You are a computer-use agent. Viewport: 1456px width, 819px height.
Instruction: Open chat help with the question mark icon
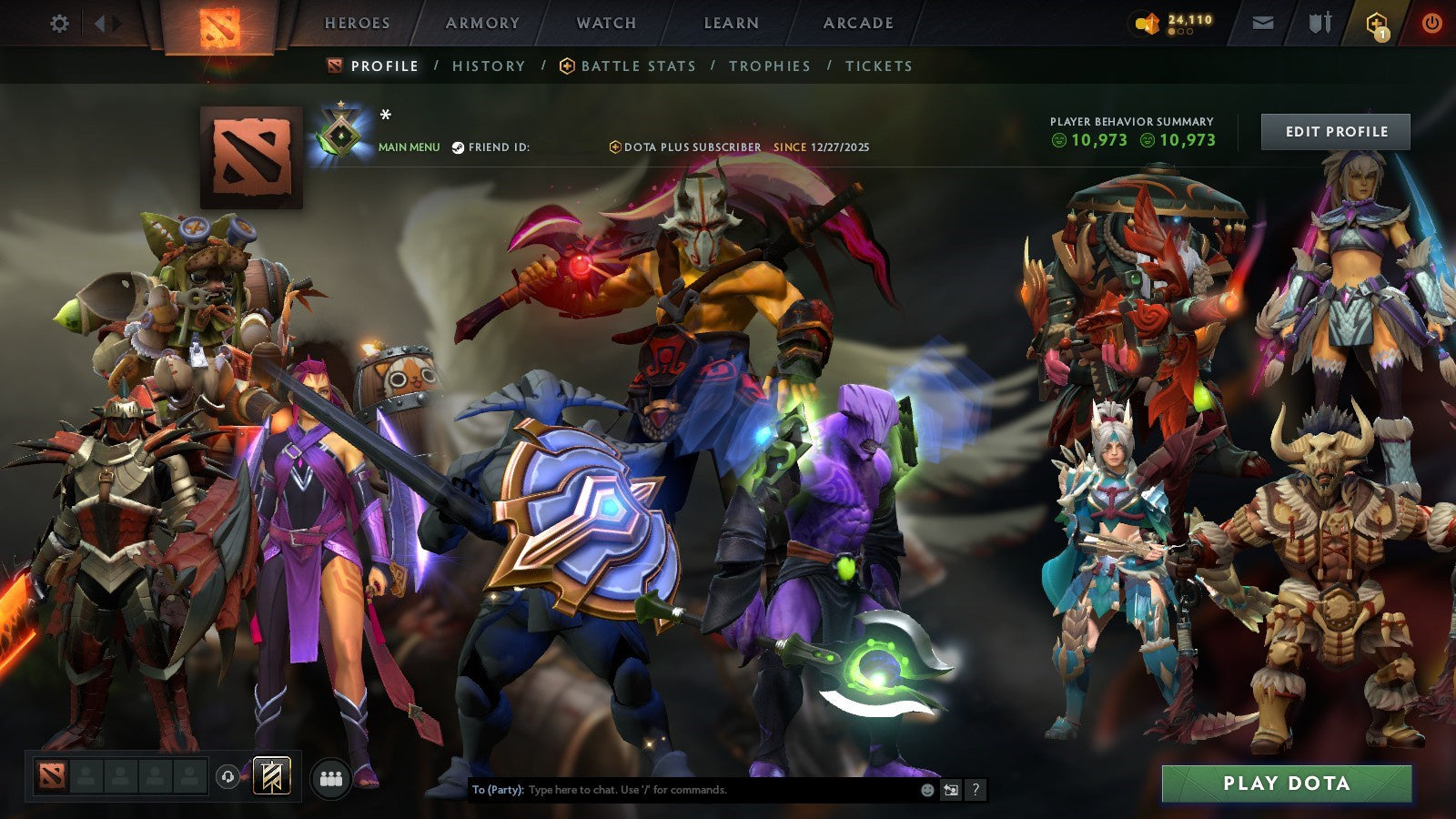click(976, 791)
